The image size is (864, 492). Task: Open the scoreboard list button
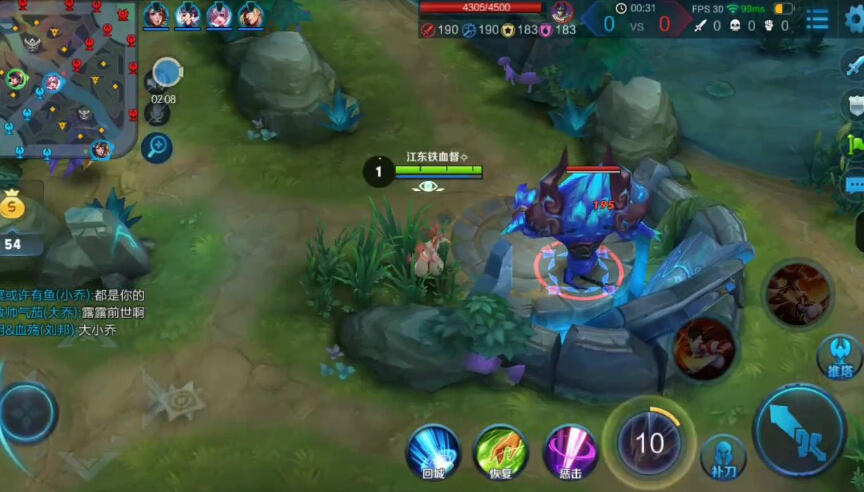coord(817,18)
